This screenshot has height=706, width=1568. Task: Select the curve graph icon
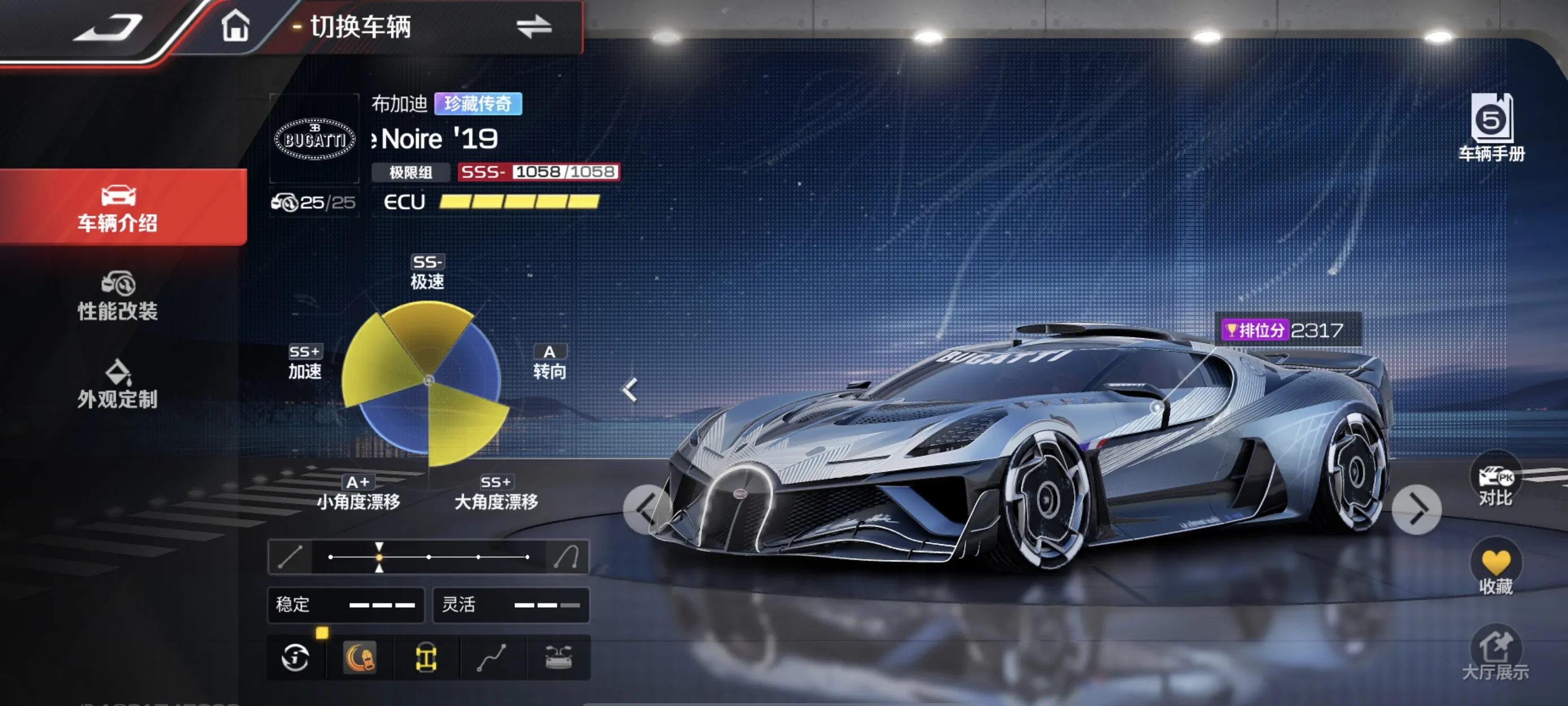click(492, 657)
